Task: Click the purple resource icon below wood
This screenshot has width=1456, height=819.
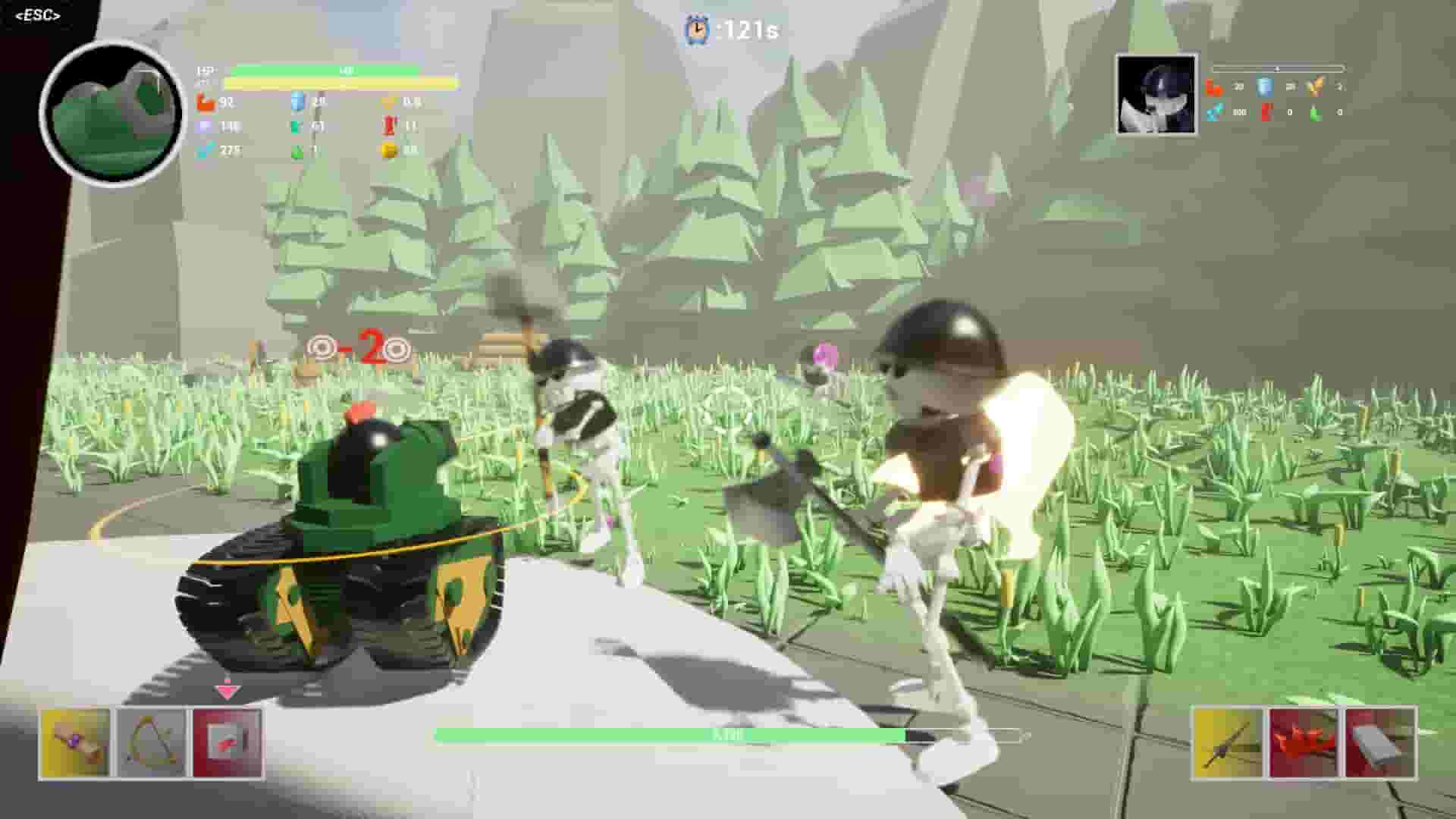Action: [x=203, y=124]
